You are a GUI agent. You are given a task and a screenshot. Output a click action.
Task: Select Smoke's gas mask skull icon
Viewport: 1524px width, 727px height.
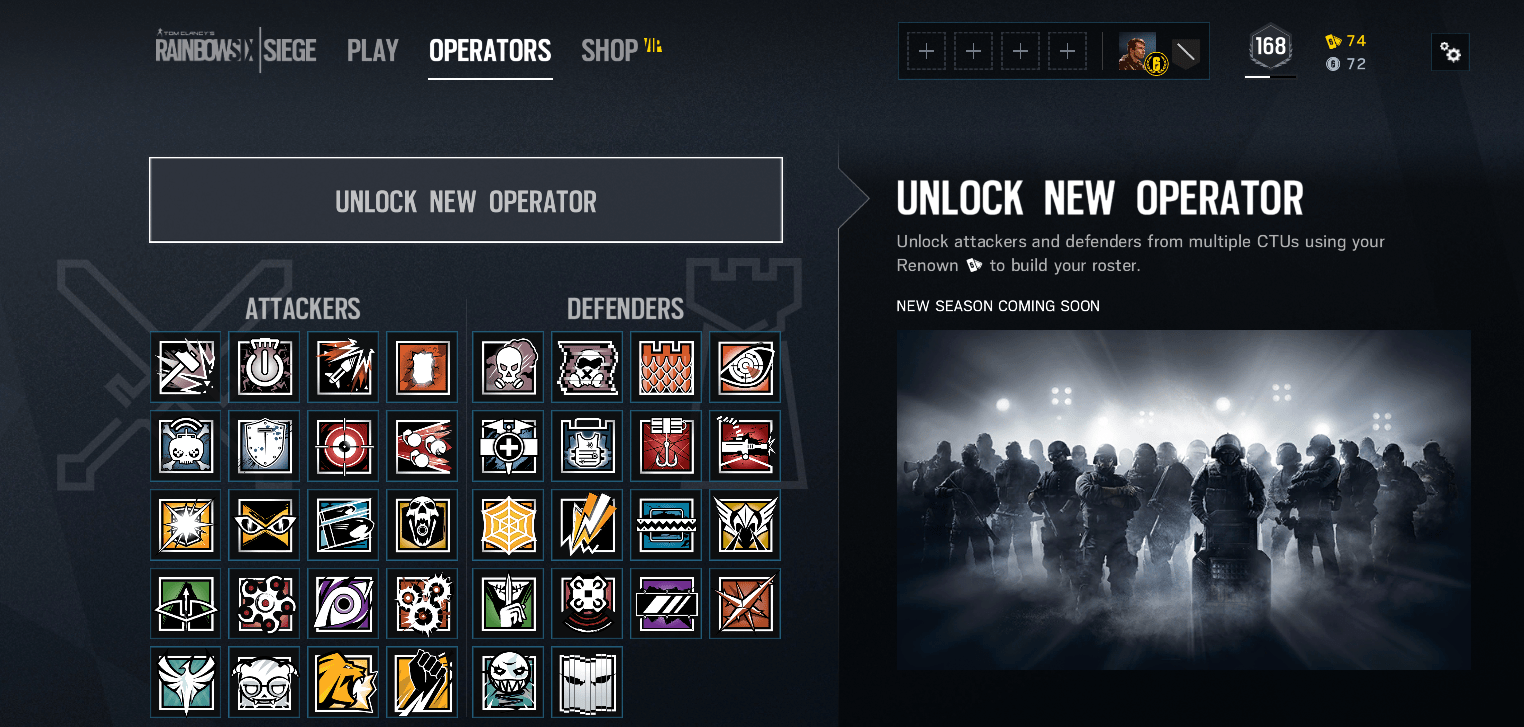(x=507, y=366)
